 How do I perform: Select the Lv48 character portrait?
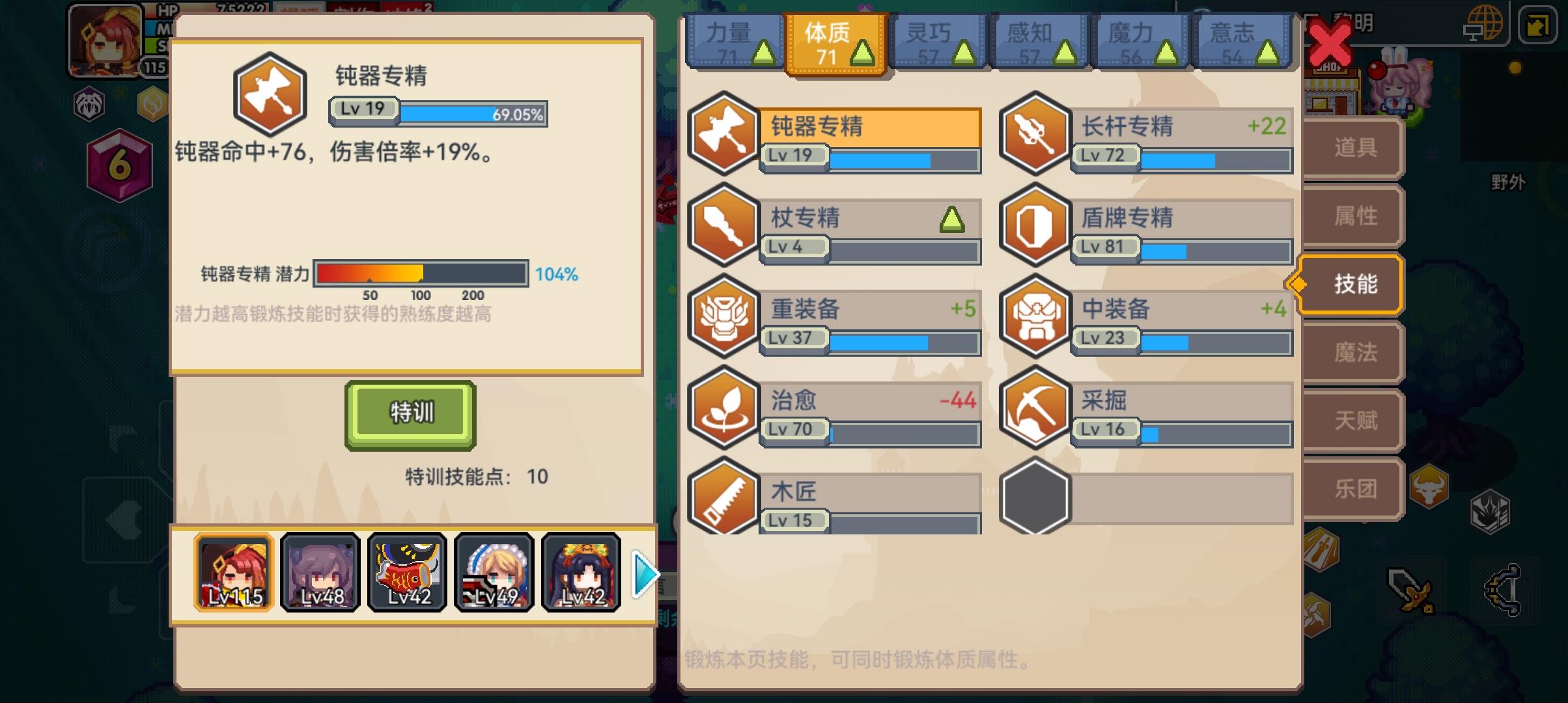320,573
